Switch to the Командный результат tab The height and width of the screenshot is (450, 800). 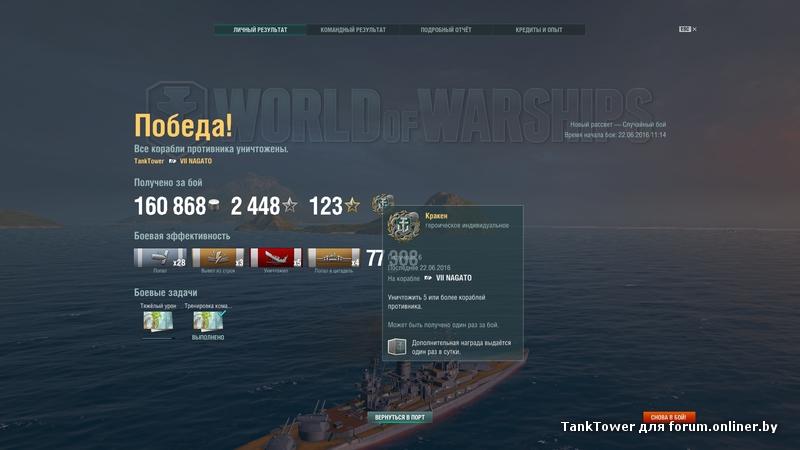coord(353,30)
